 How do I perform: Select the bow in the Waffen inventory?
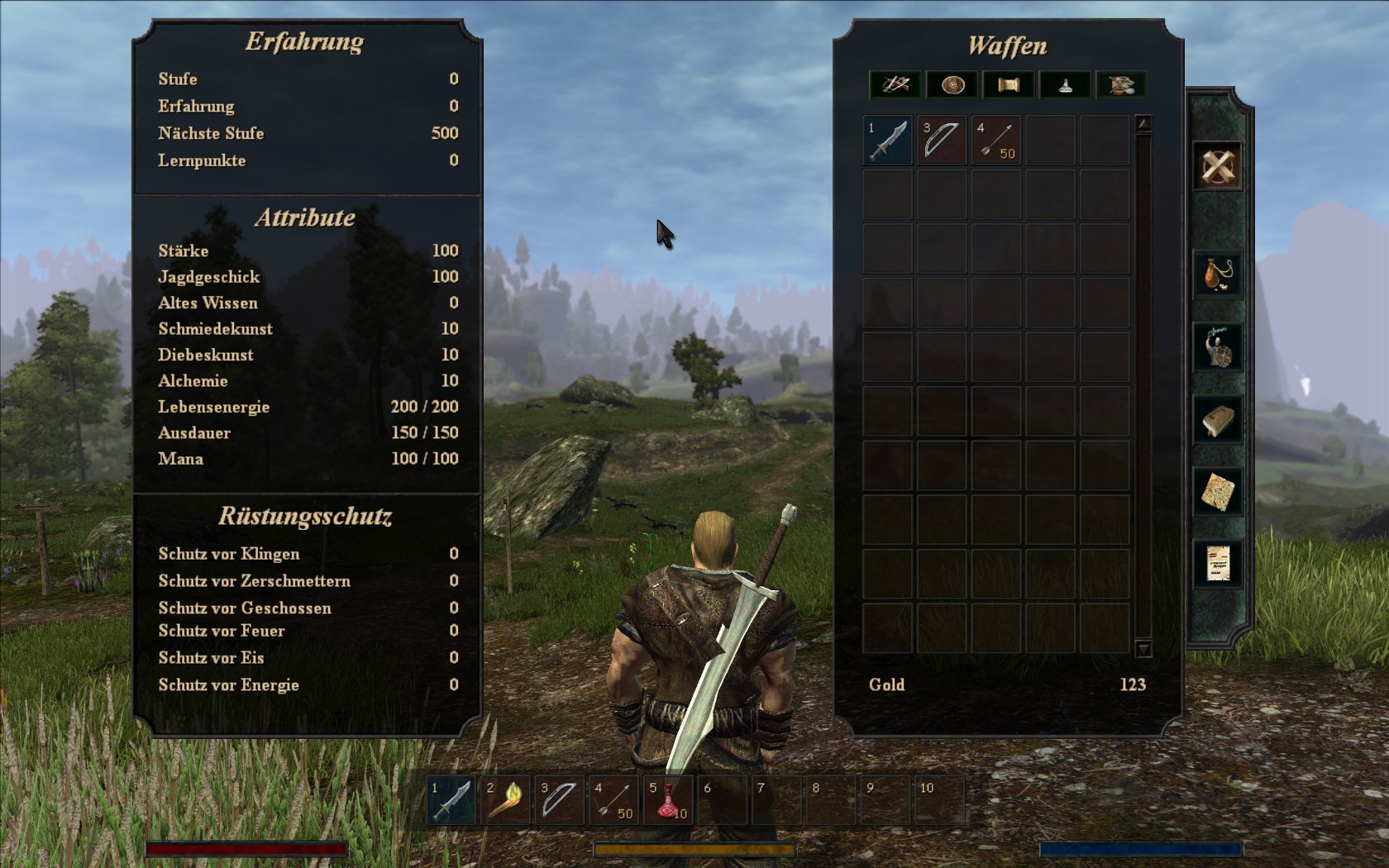click(x=942, y=140)
